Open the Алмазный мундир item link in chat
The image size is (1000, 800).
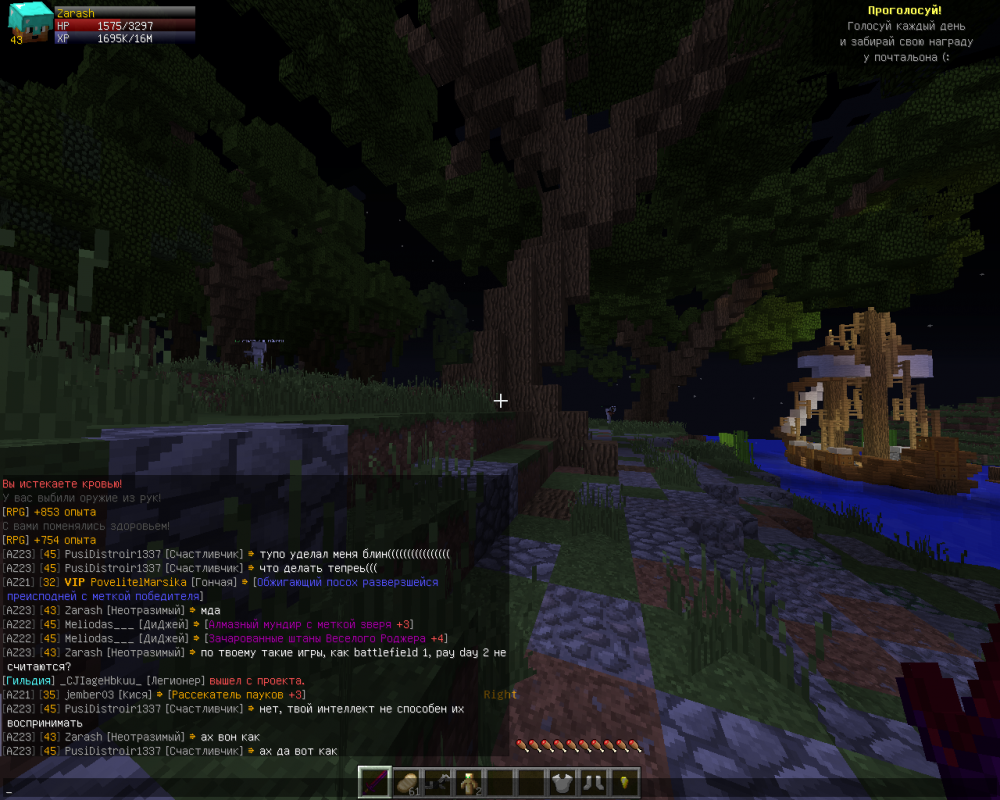point(309,624)
